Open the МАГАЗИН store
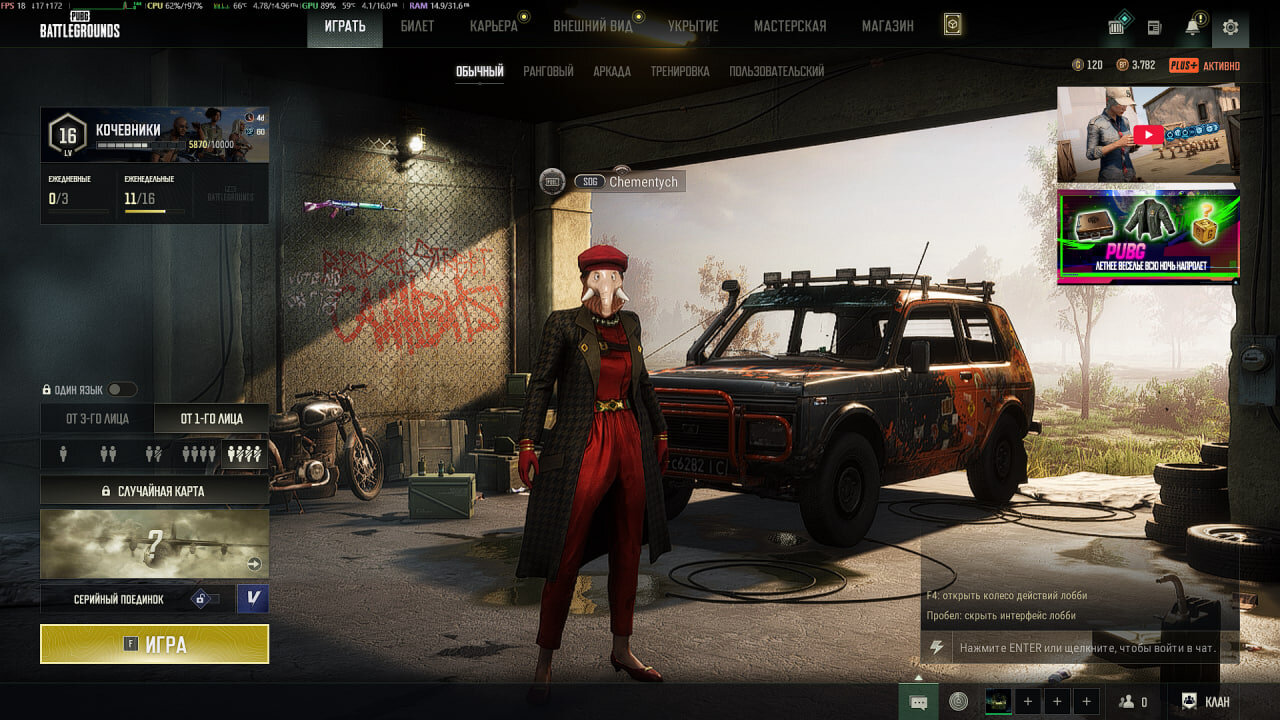The height and width of the screenshot is (720, 1280). 888,26
